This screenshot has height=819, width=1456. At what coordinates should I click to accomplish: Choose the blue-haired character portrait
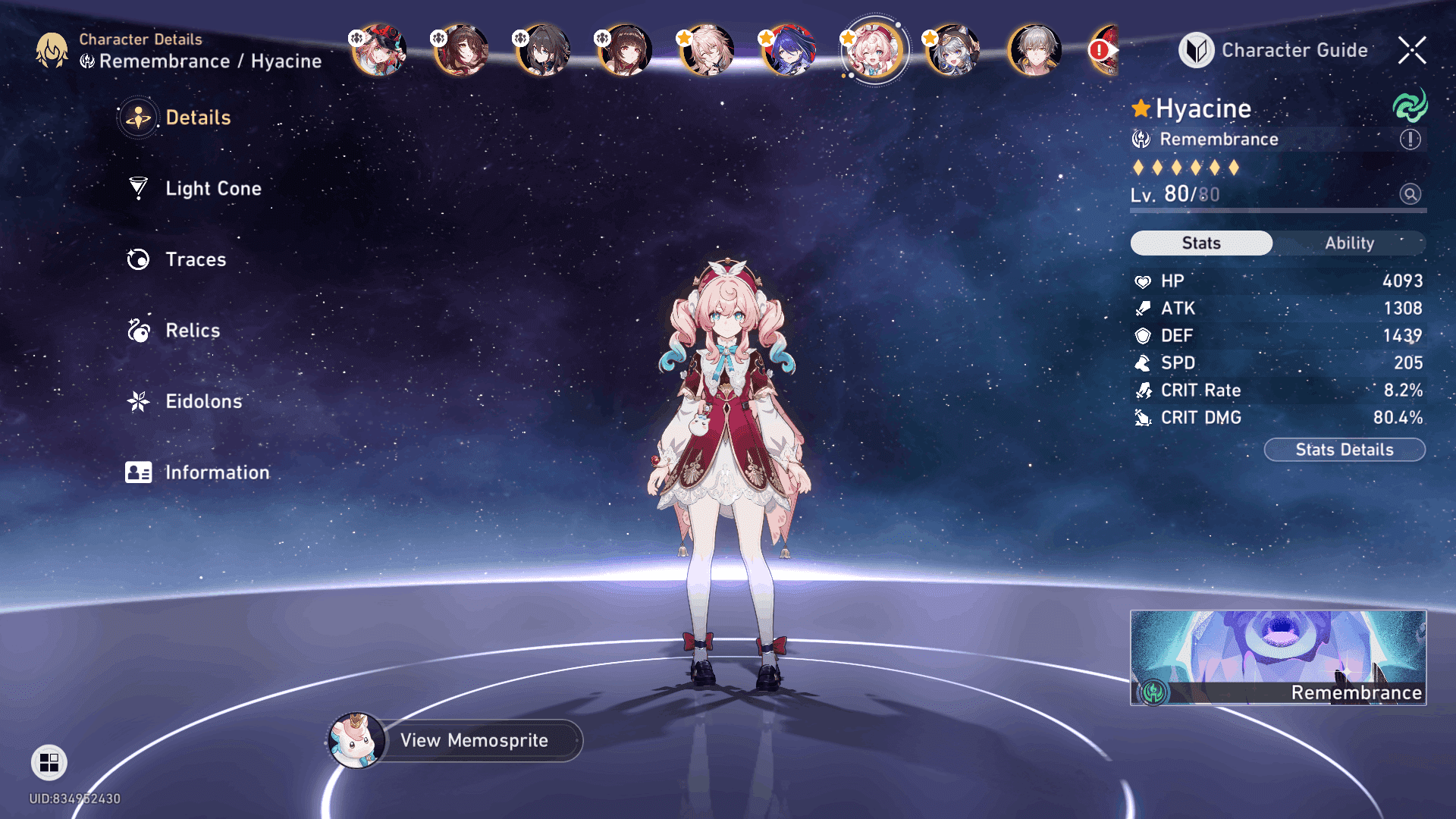pos(789,50)
